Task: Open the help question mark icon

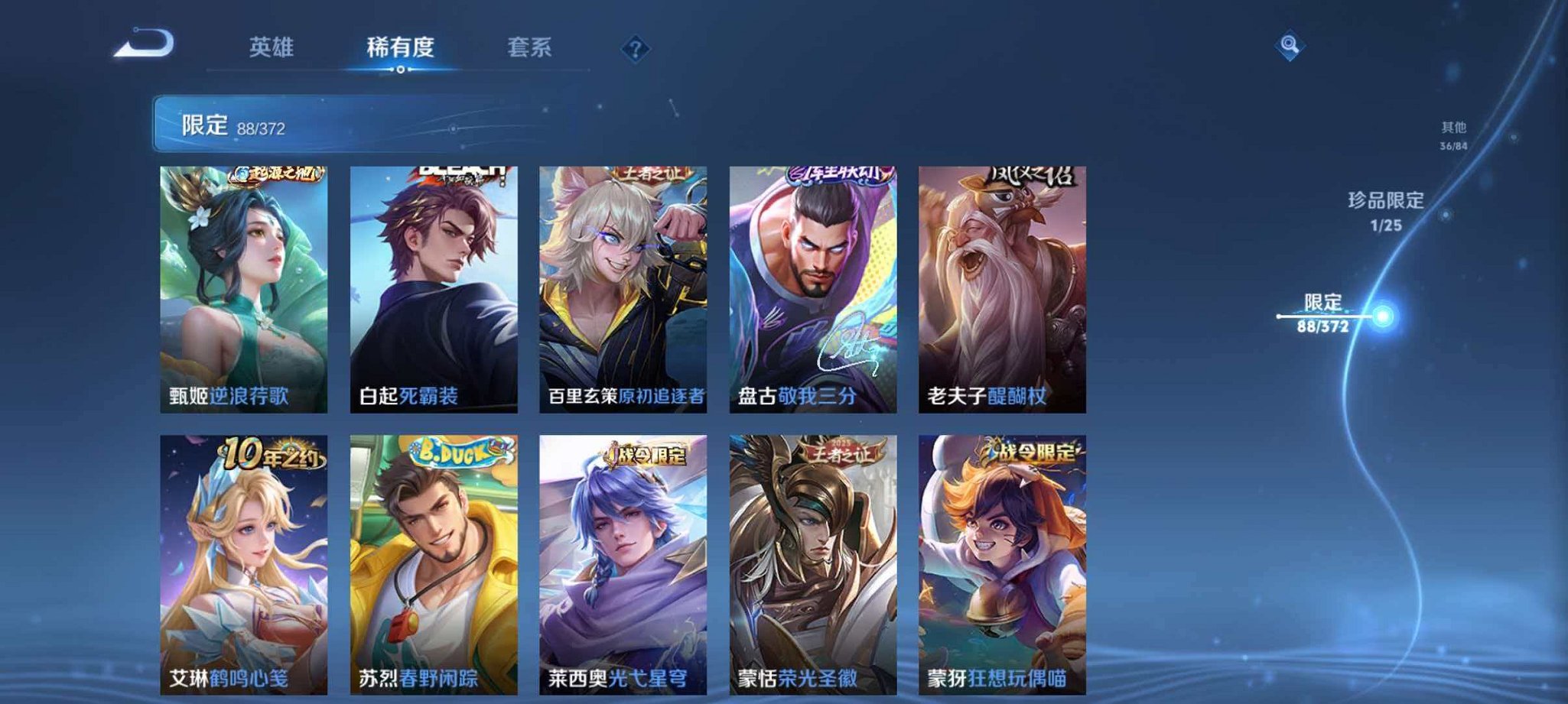Action: click(635, 50)
